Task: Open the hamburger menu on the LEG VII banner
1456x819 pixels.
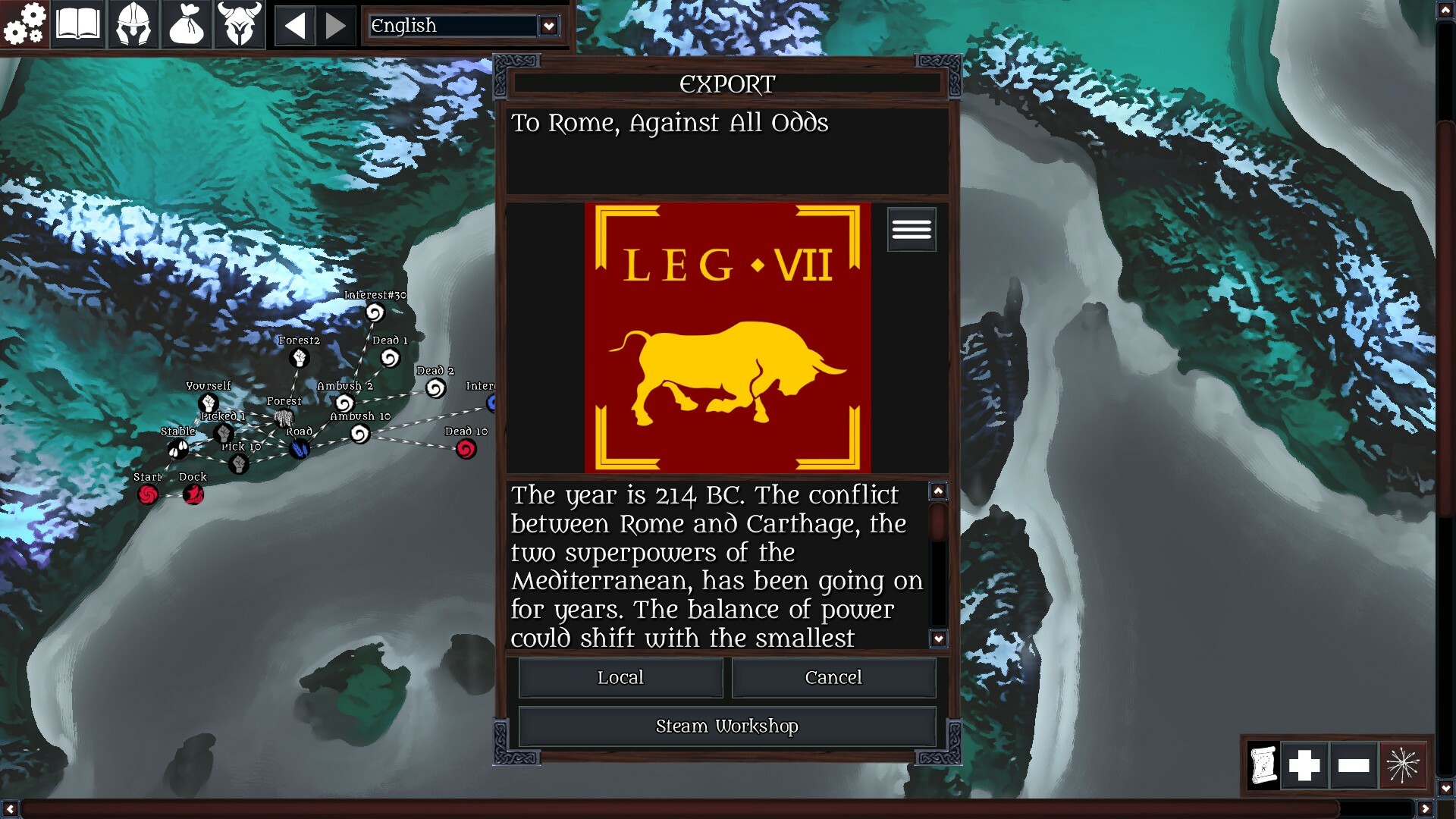Action: (x=911, y=228)
